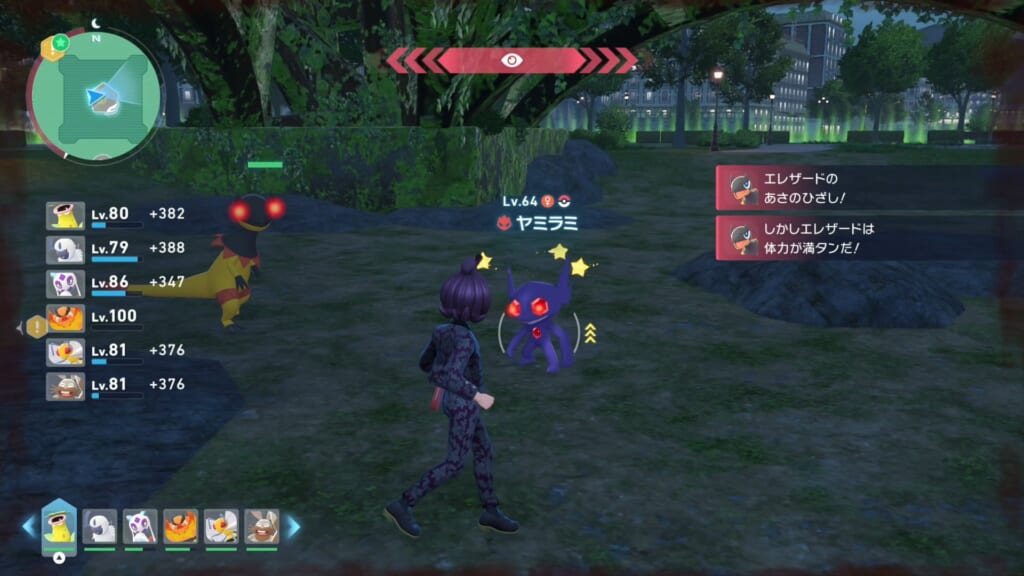Choose the brown rabbit Pokémon in party bar
The image size is (1024, 576).
pos(261,527)
